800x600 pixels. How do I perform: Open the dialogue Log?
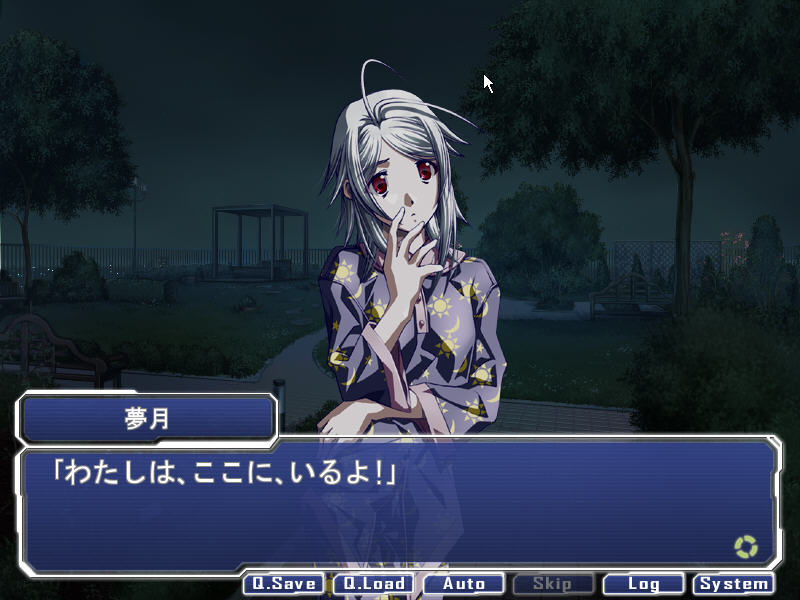tap(644, 584)
